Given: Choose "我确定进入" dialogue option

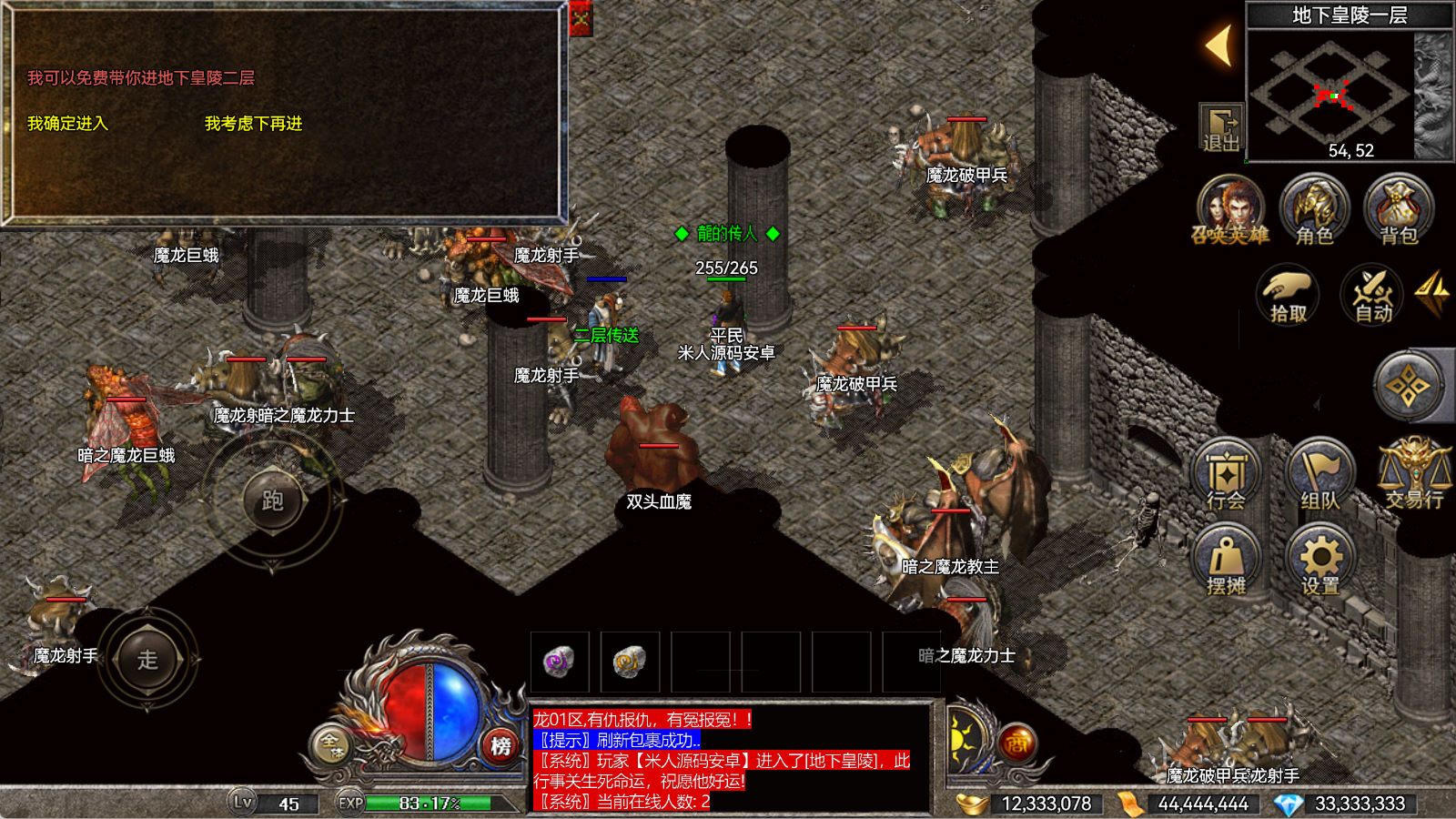Looking at the screenshot, I should 67,124.
